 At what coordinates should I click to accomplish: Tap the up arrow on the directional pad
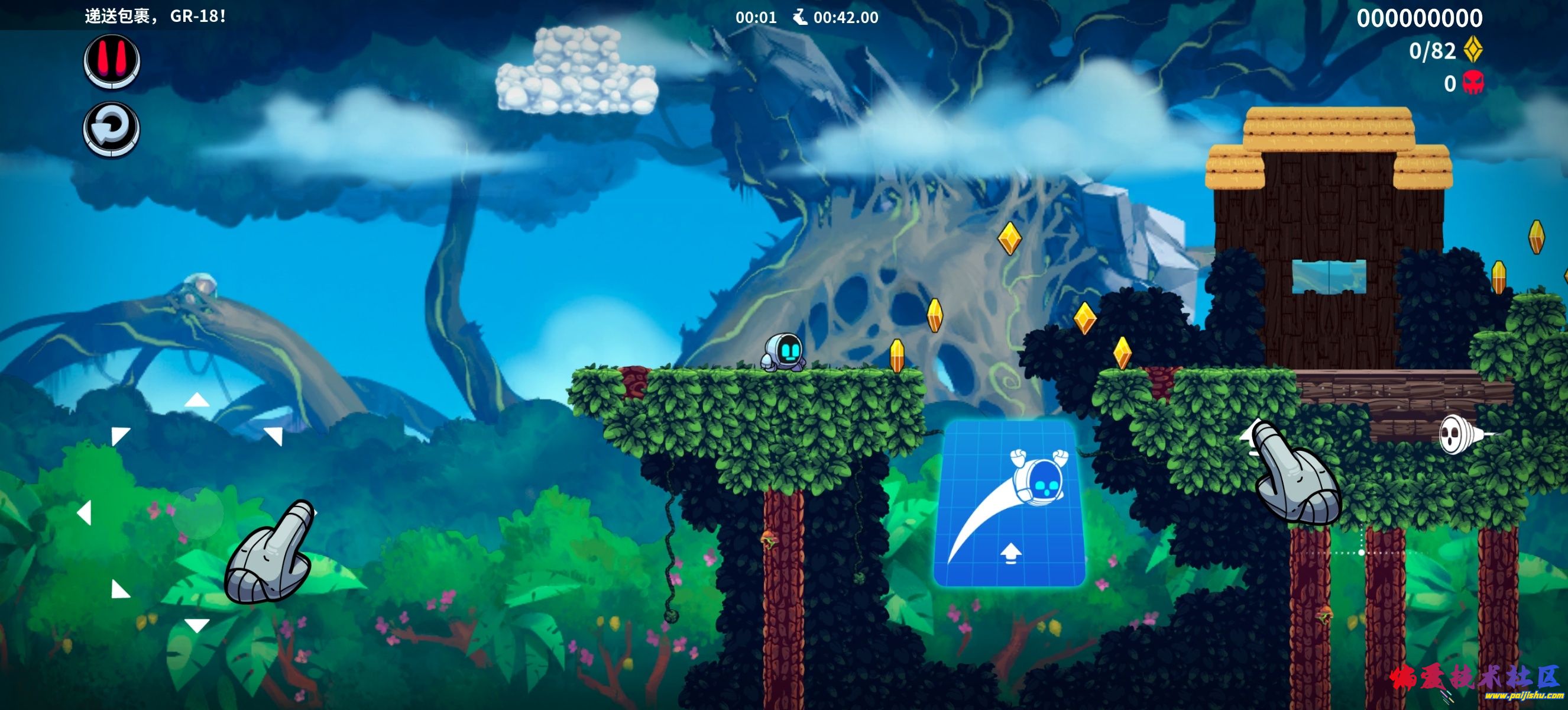pos(197,400)
